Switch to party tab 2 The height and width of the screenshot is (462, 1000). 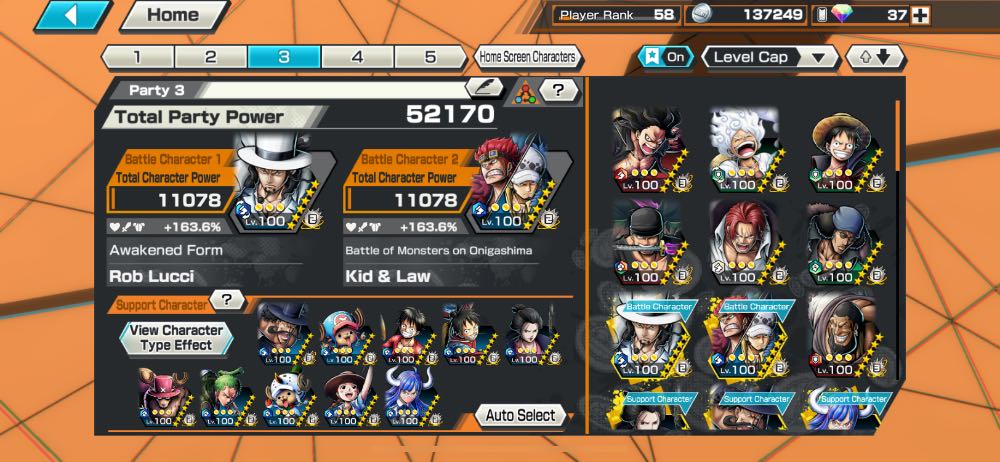point(211,57)
